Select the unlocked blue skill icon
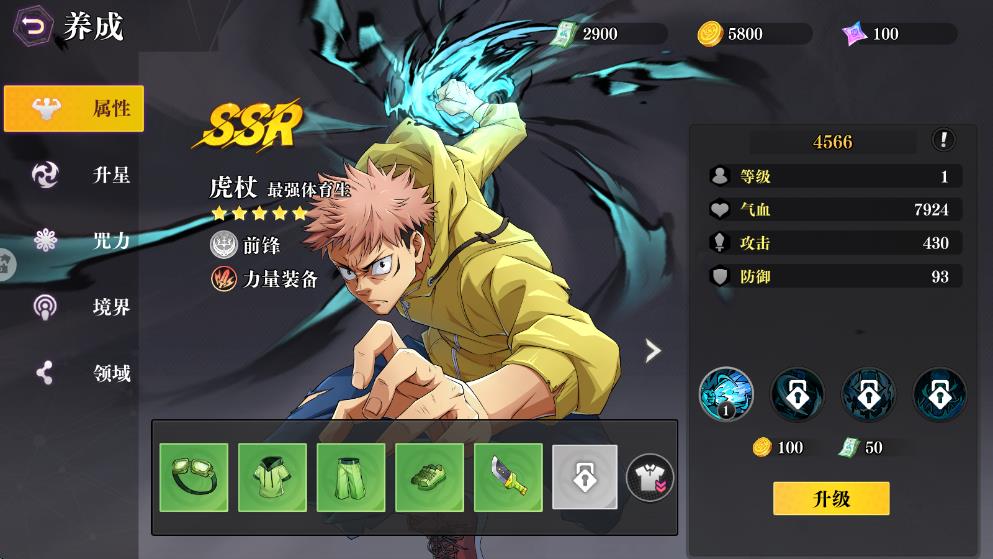The image size is (993, 559). [726, 393]
